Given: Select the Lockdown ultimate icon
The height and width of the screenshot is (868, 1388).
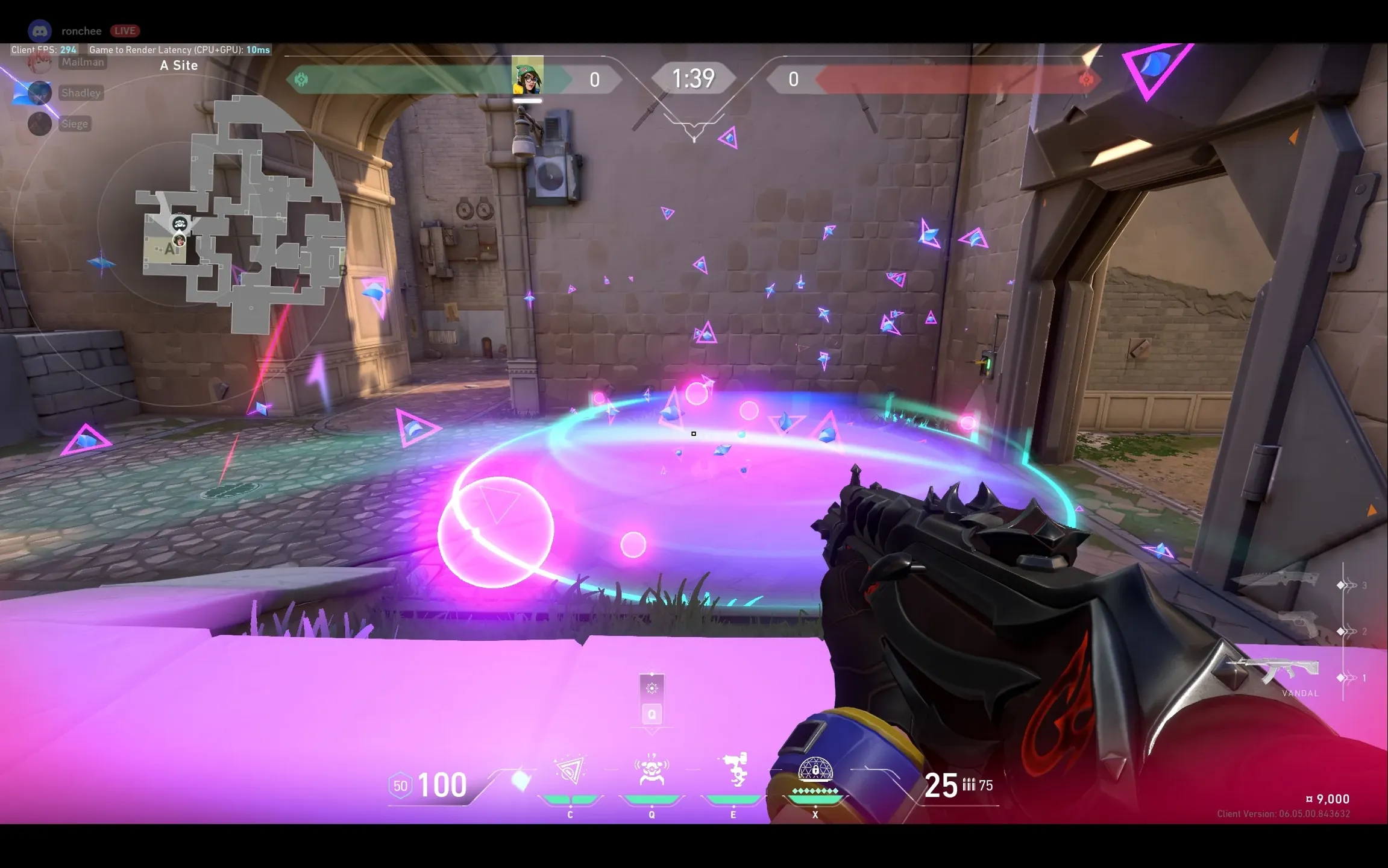Looking at the screenshot, I should [815, 770].
